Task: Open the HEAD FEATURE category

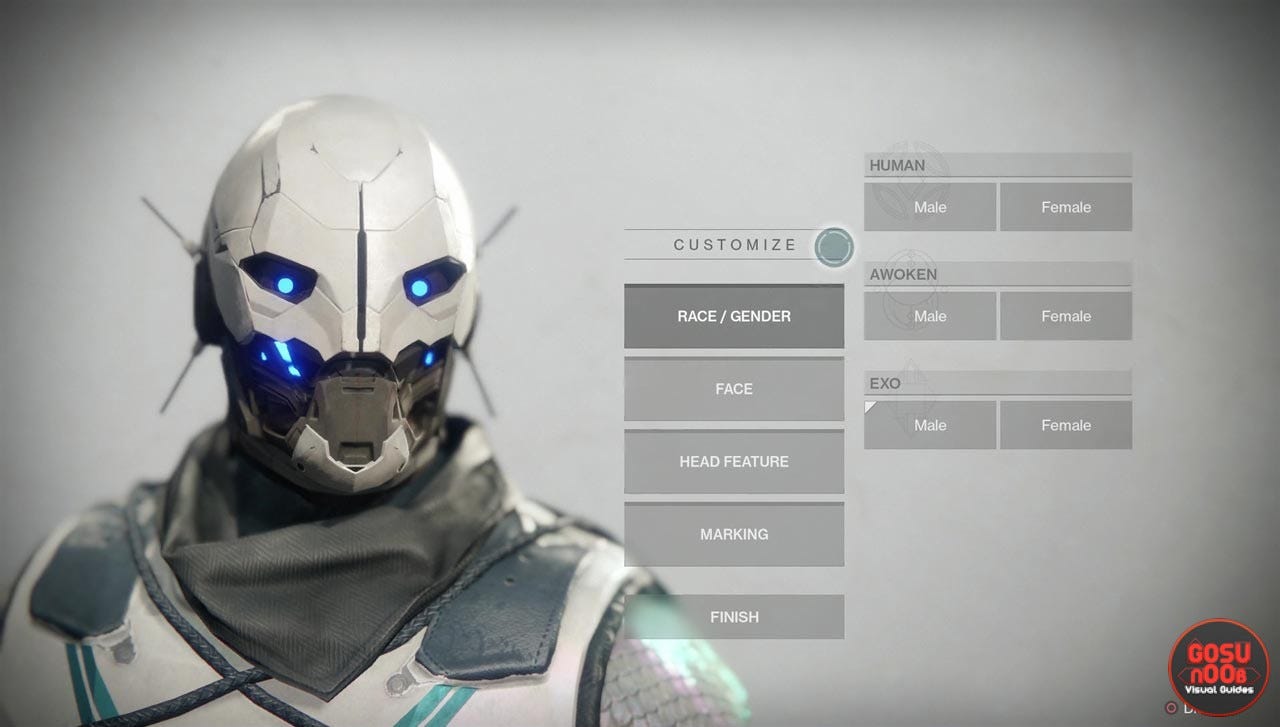Action: pyautogui.click(x=734, y=461)
